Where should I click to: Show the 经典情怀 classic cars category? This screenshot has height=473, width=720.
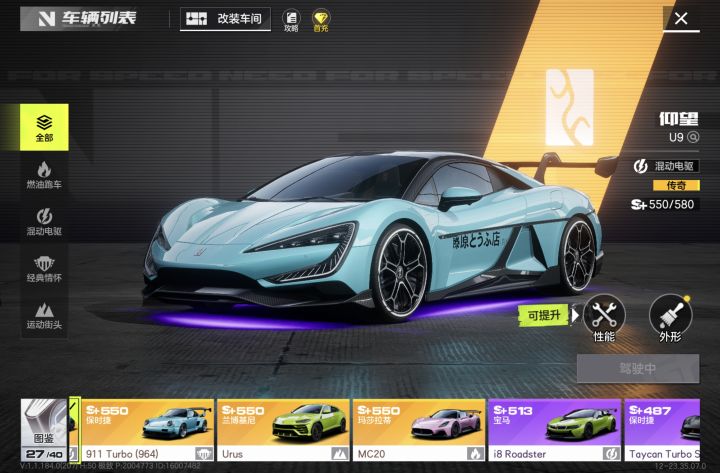[44, 269]
